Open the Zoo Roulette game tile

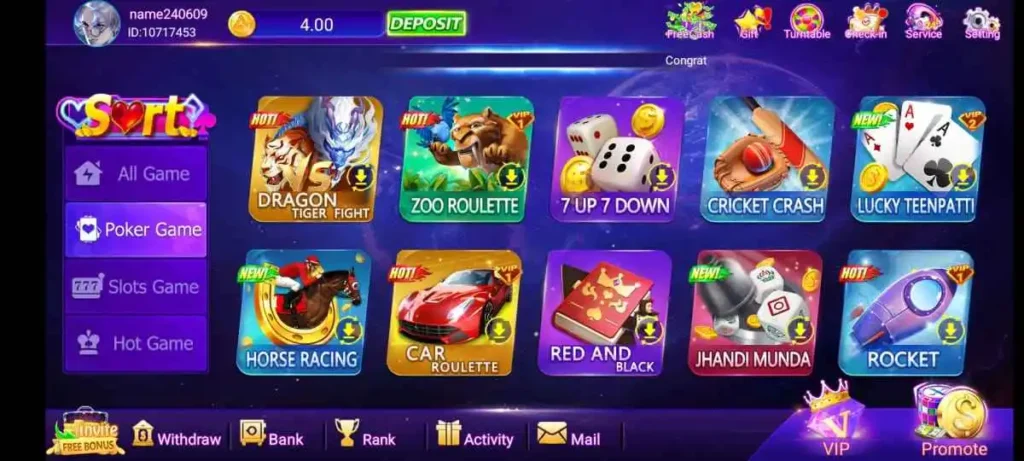pyautogui.click(x=465, y=159)
